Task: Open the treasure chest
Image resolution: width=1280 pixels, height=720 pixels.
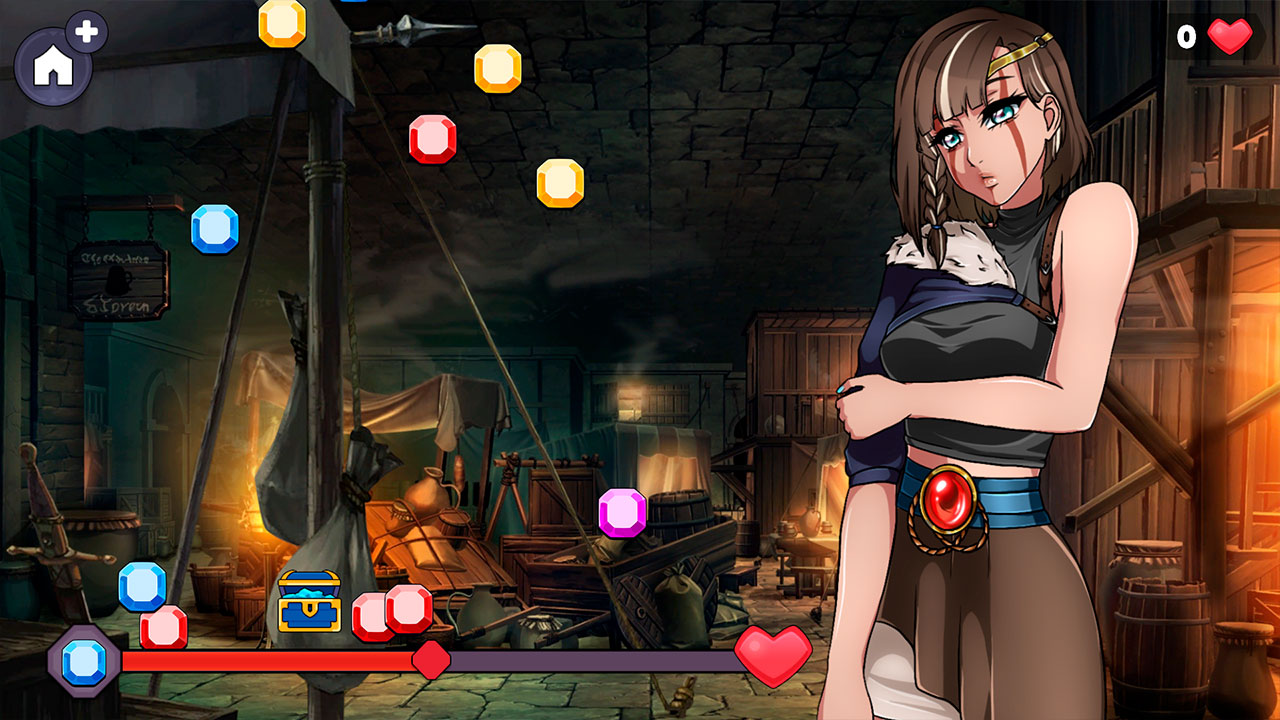Action: click(310, 599)
